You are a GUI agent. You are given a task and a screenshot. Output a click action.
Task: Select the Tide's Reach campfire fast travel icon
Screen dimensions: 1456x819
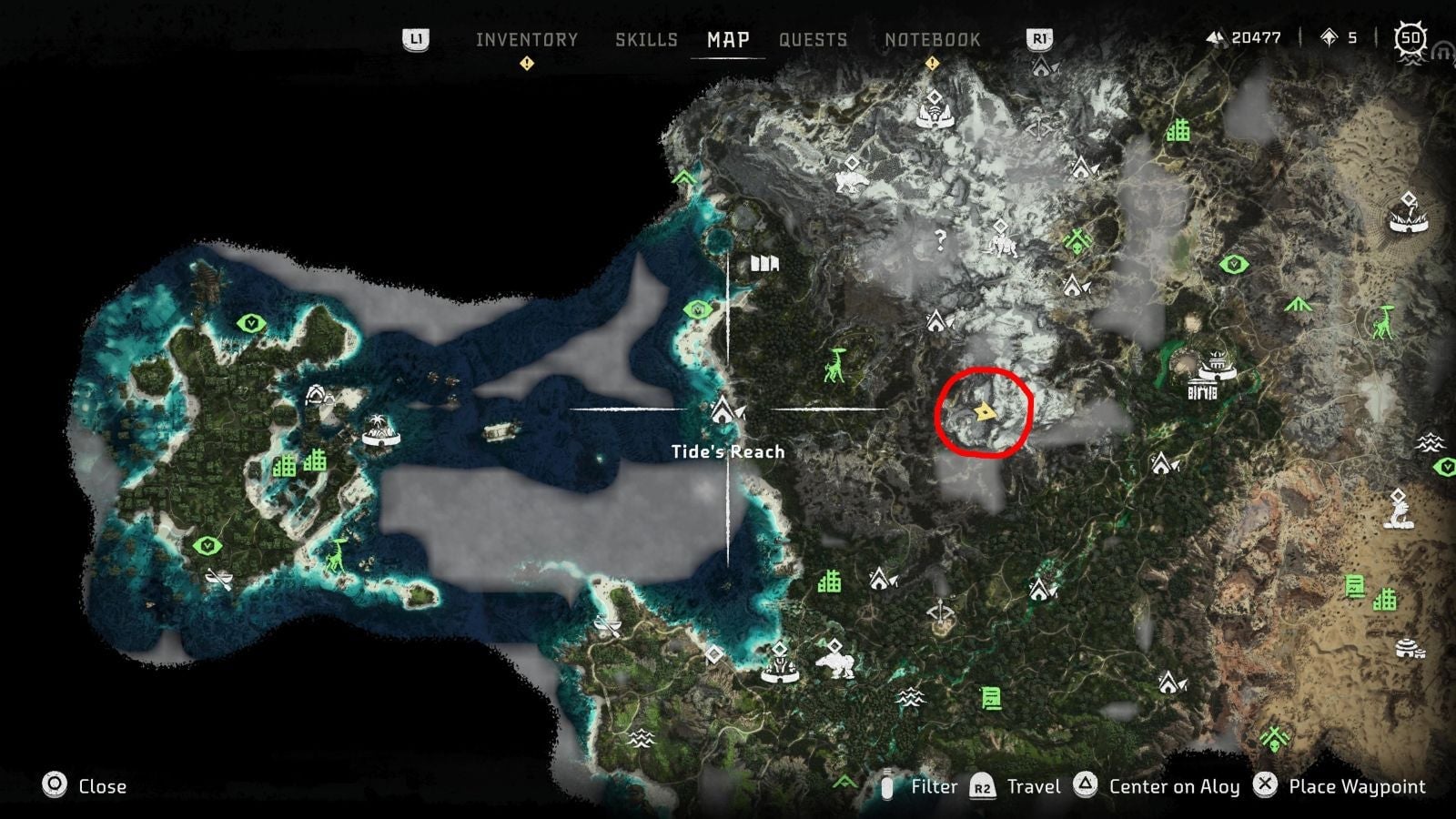coord(723,409)
